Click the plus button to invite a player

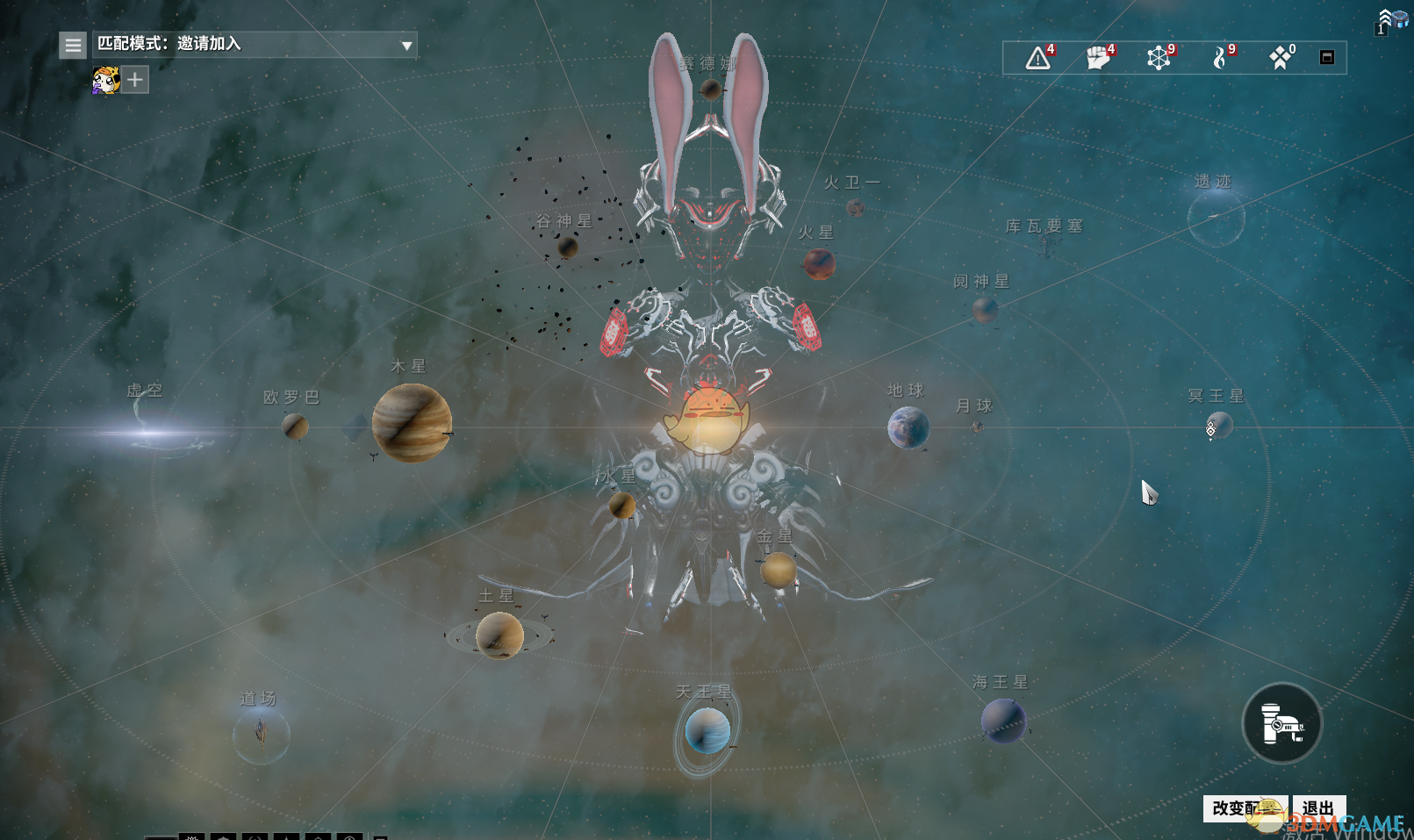(134, 81)
